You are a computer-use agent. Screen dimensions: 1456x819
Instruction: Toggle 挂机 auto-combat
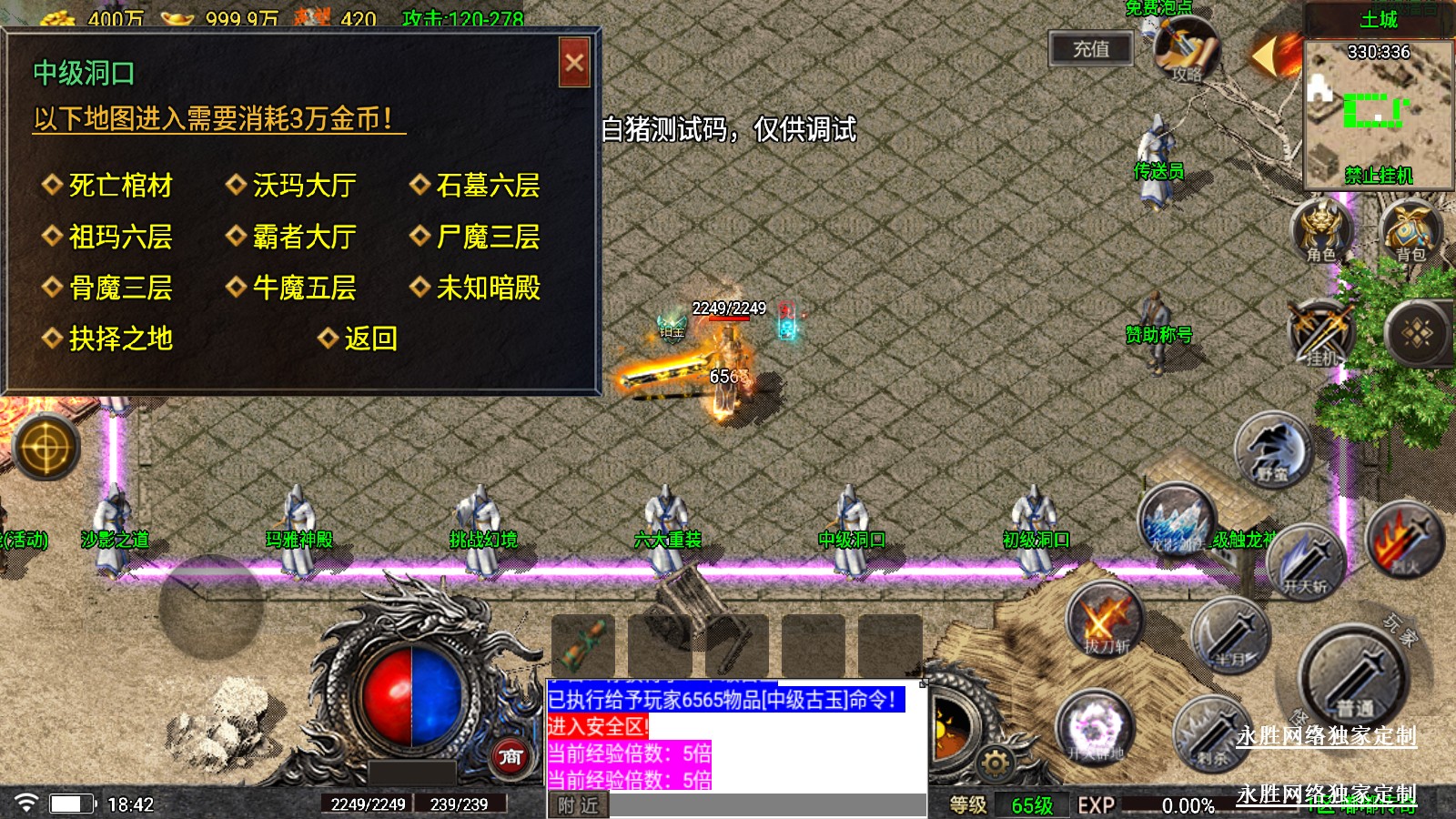click(x=1321, y=334)
